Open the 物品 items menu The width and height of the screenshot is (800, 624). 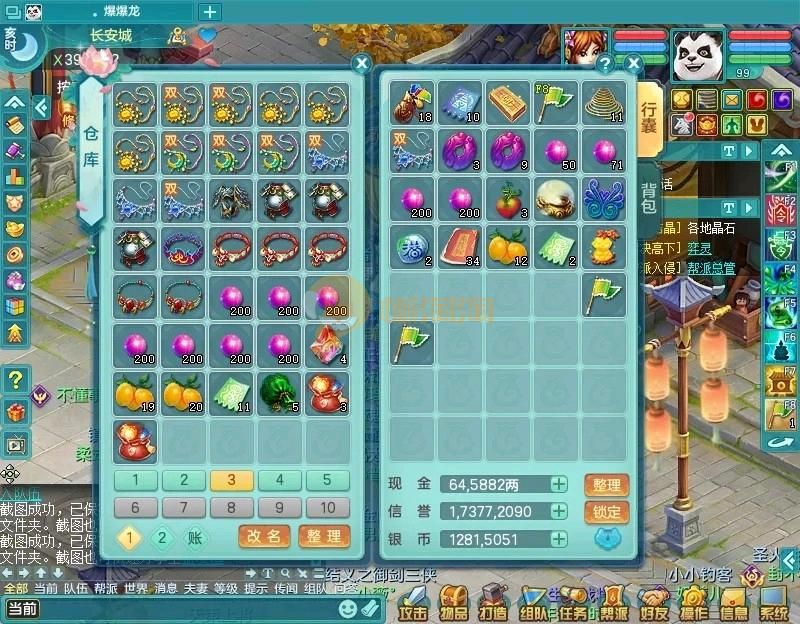pyautogui.click(x=455, y=605)
